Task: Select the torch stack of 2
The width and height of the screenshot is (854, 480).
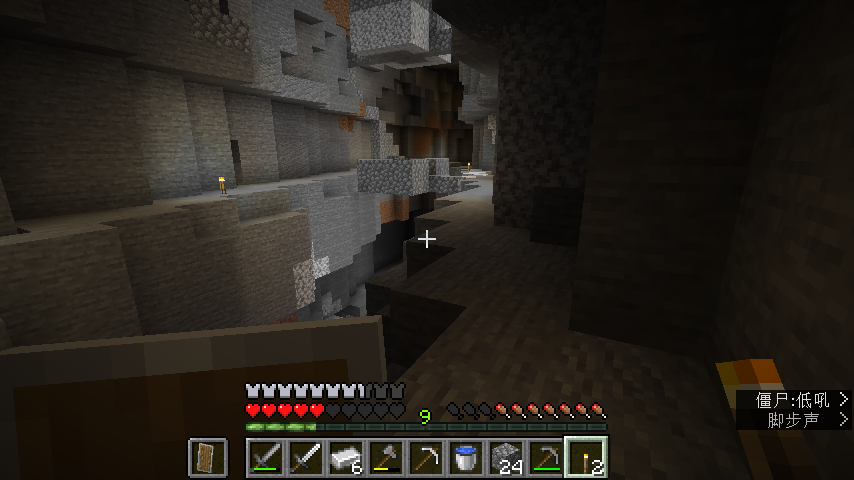Action: coord(586,457)
